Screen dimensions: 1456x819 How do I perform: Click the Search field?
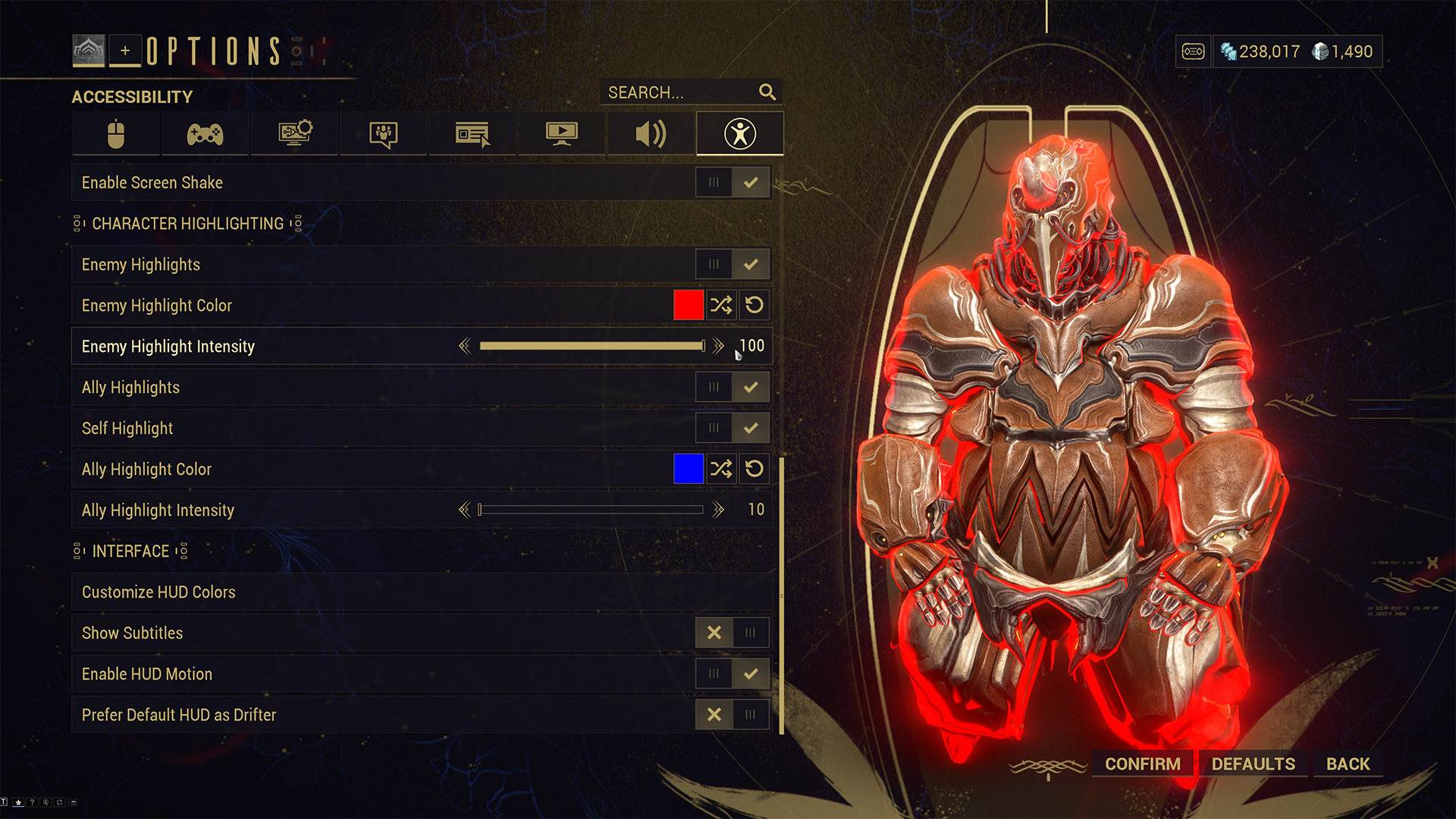pyautogui.click(x=679, y=93)
